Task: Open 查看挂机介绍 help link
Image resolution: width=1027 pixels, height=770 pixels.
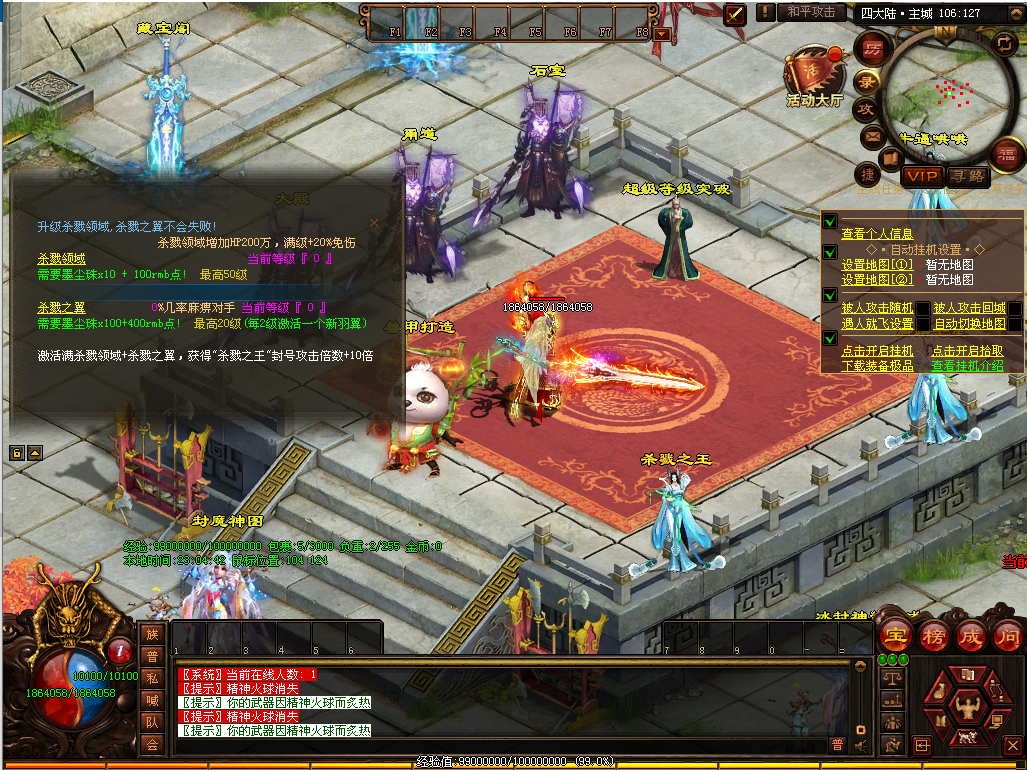Action: [x=967, y=366]
